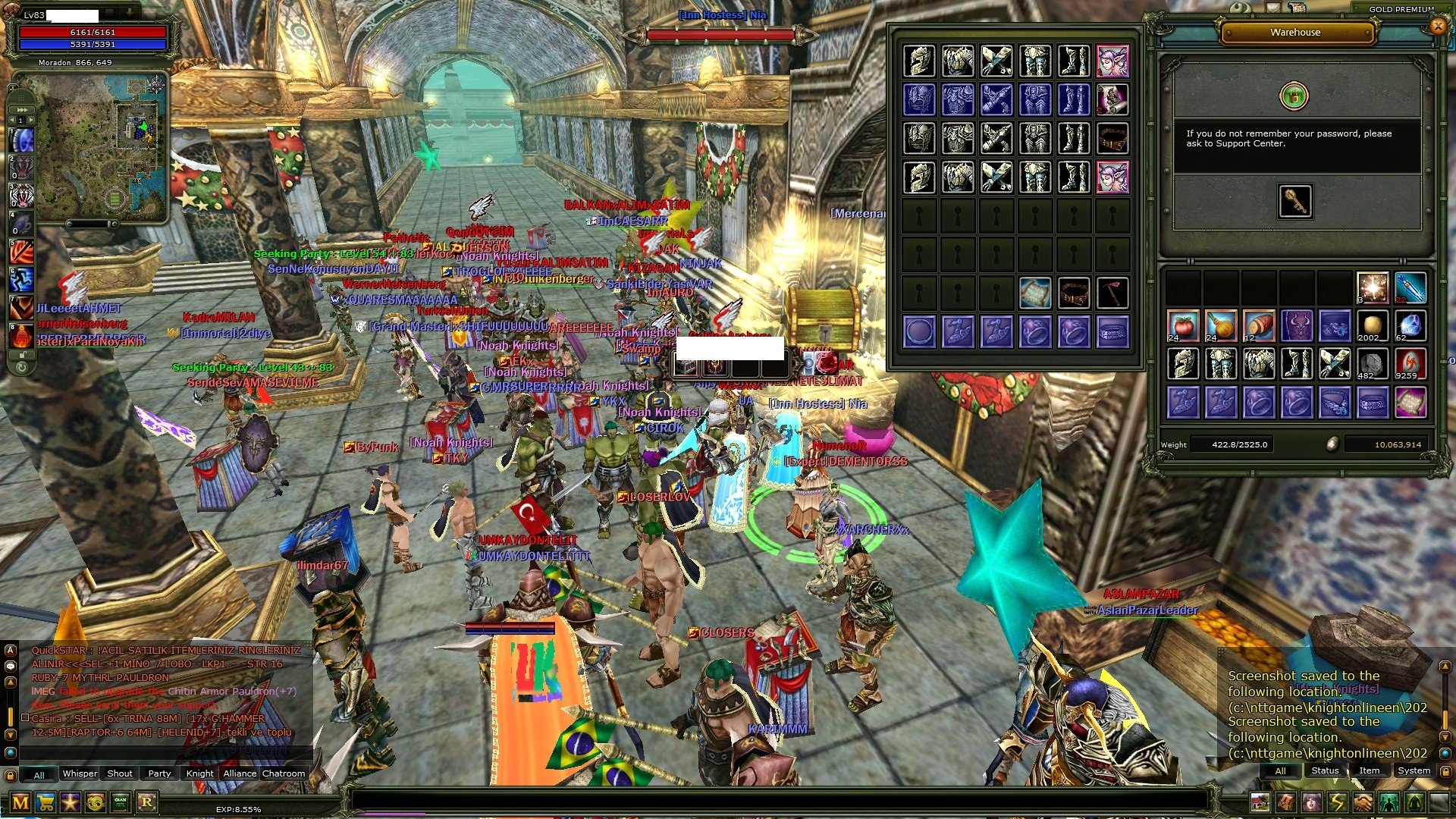Select the sparkling star burst item
Image resolution: width=1456 pixels, height=819 pixels.
(1373, 288)
